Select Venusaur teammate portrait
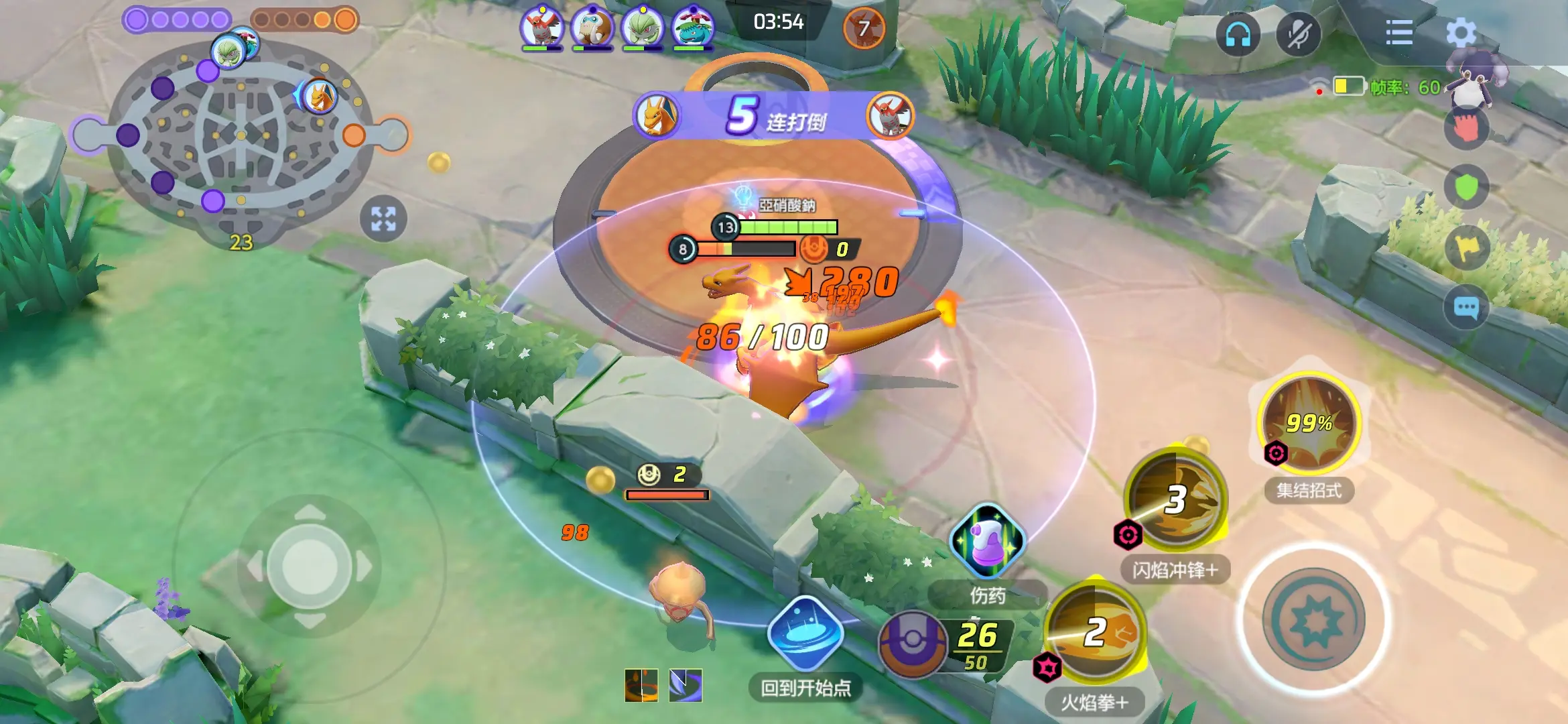The image size is (1568, 724). pyautogui.click(x=693, y=28)
